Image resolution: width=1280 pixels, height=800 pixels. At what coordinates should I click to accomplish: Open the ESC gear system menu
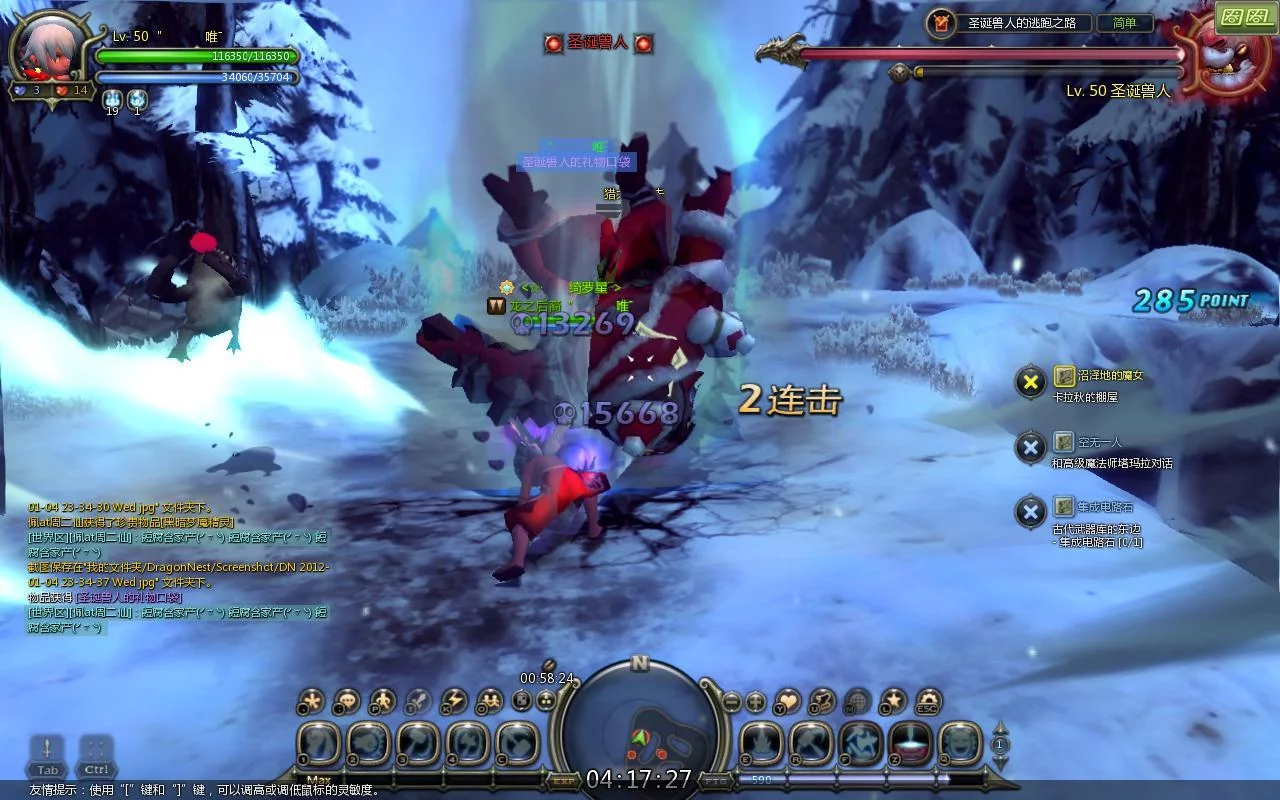928,701
